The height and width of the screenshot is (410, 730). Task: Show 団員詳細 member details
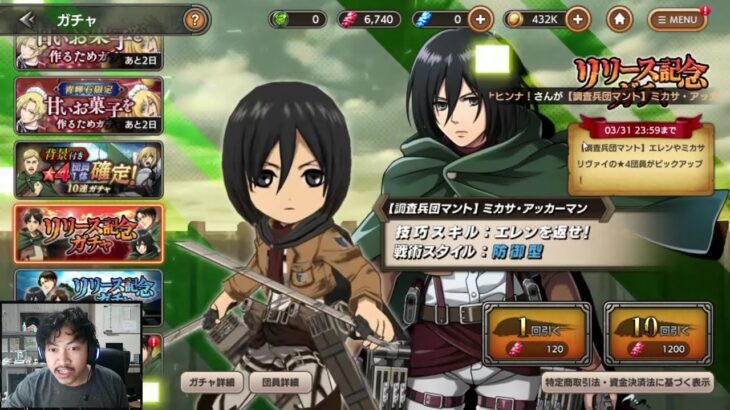280,382
